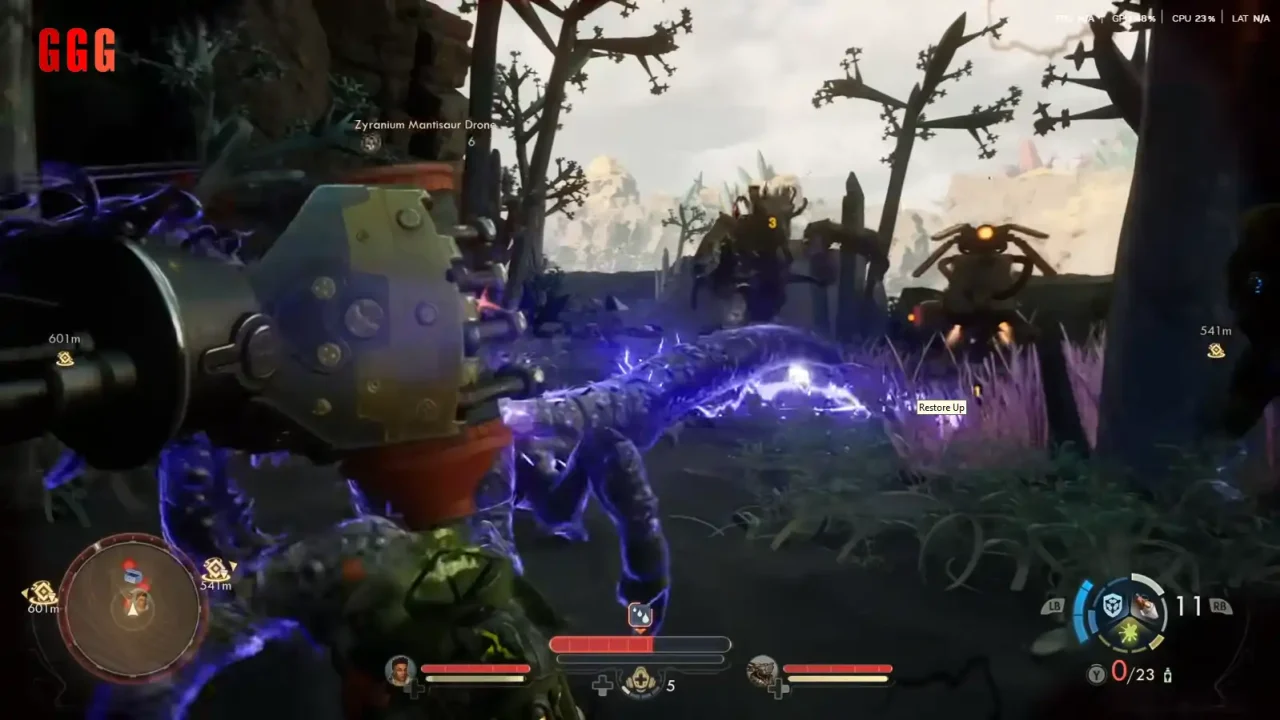Click the player character portrait
This screenshot has height=720, width=1280.
(x=401, y=669)
